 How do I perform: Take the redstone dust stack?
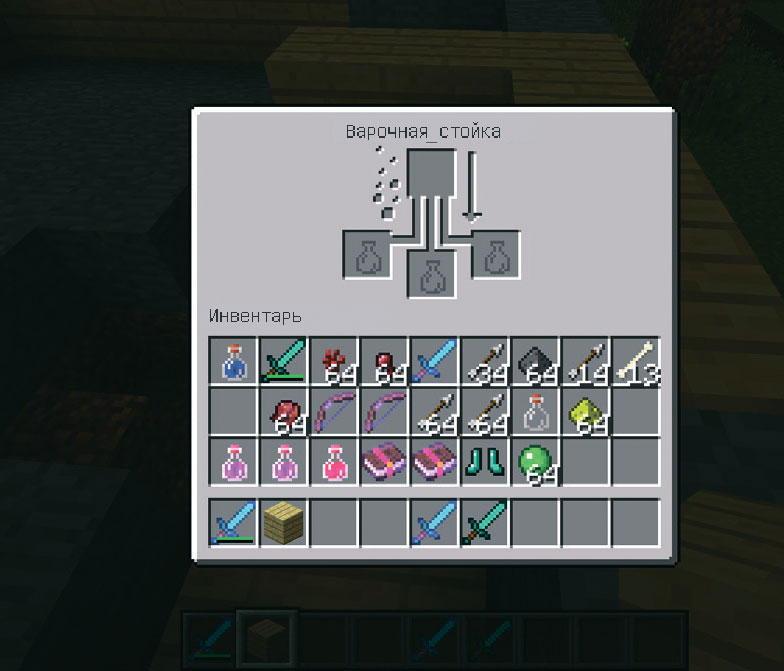(334, 361)
